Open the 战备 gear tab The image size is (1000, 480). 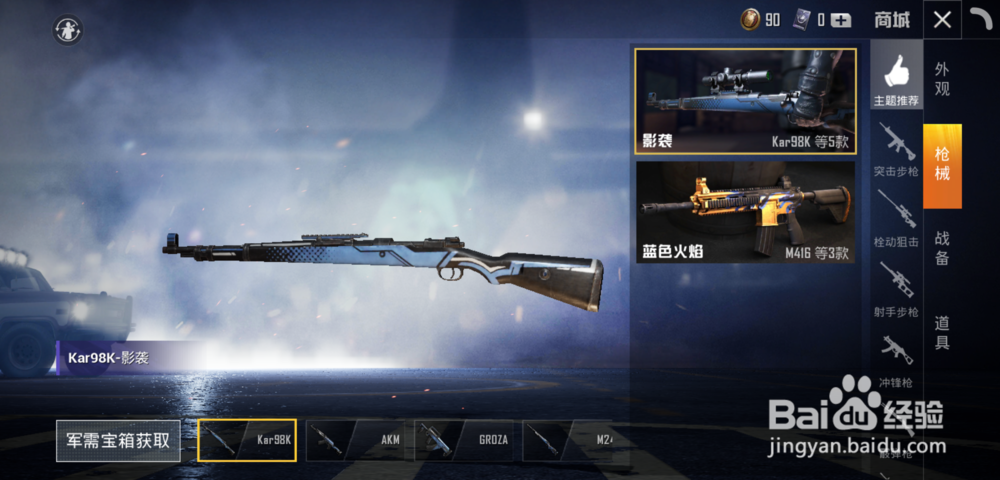point(942,248)
